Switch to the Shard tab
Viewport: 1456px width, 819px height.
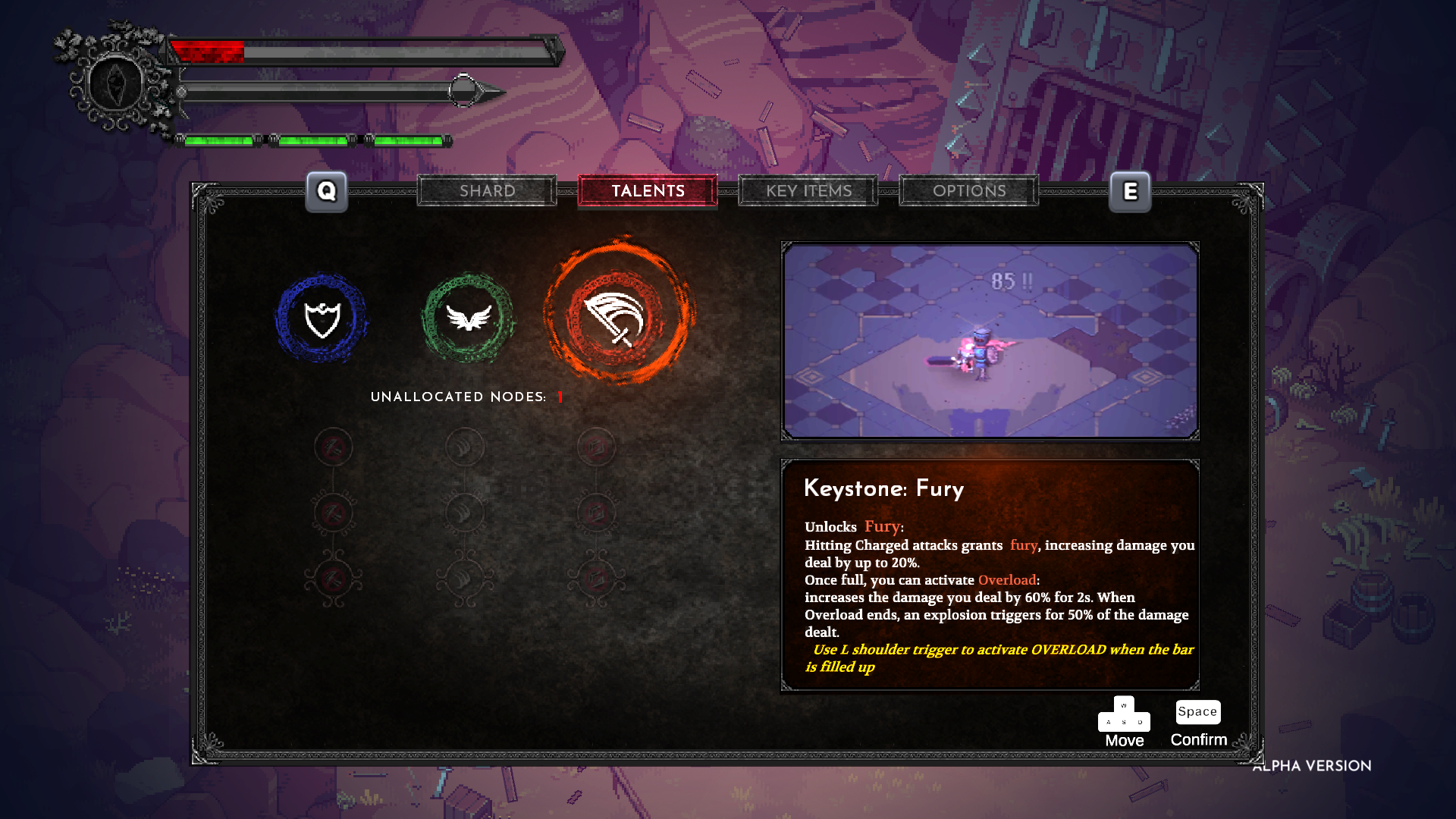tap(487, 191)
